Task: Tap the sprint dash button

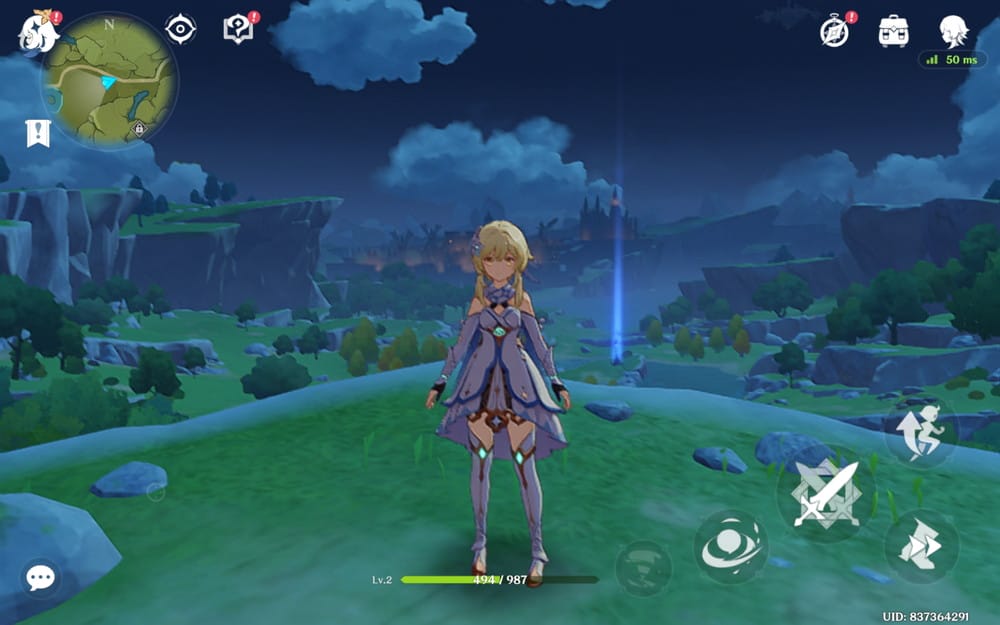Action: click(921, 546)
